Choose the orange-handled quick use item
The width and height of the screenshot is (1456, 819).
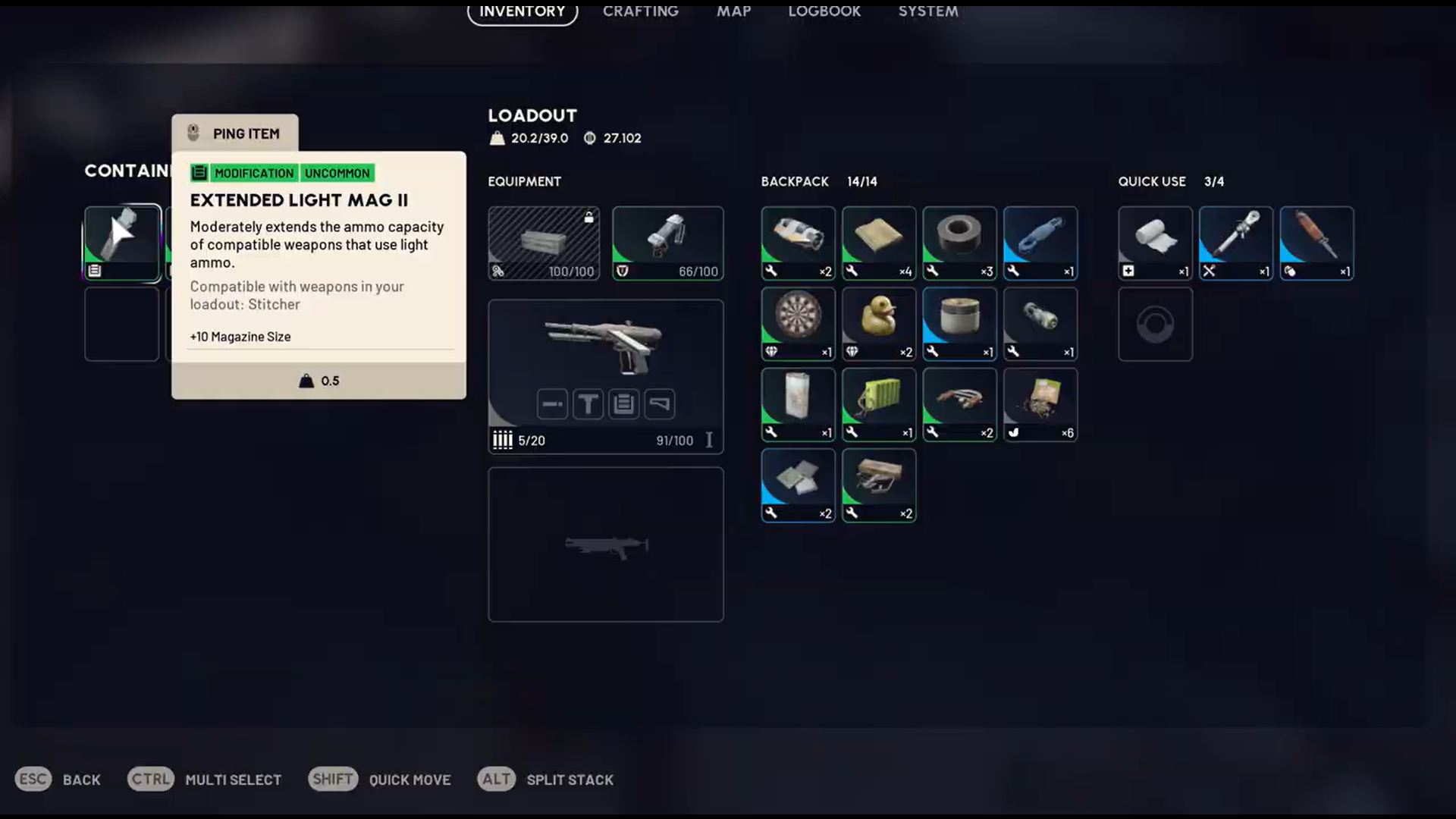click(1316, 243)
